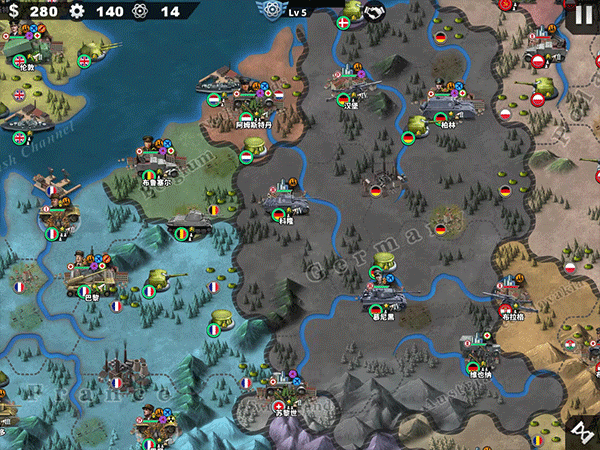Open the diplomacy handshake icon

point(375,12)
